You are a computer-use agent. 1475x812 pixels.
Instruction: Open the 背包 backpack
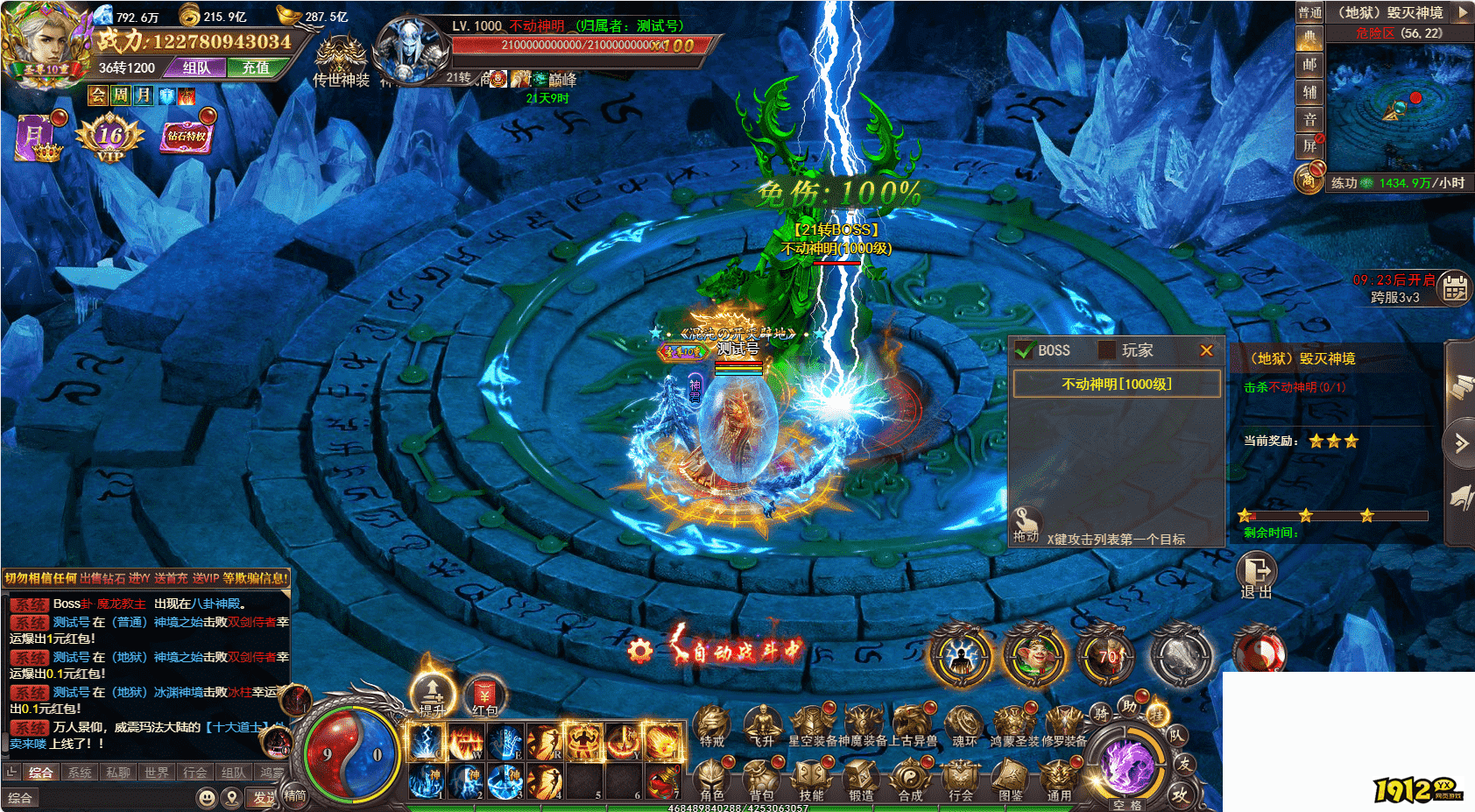click(x=761, y=778)
